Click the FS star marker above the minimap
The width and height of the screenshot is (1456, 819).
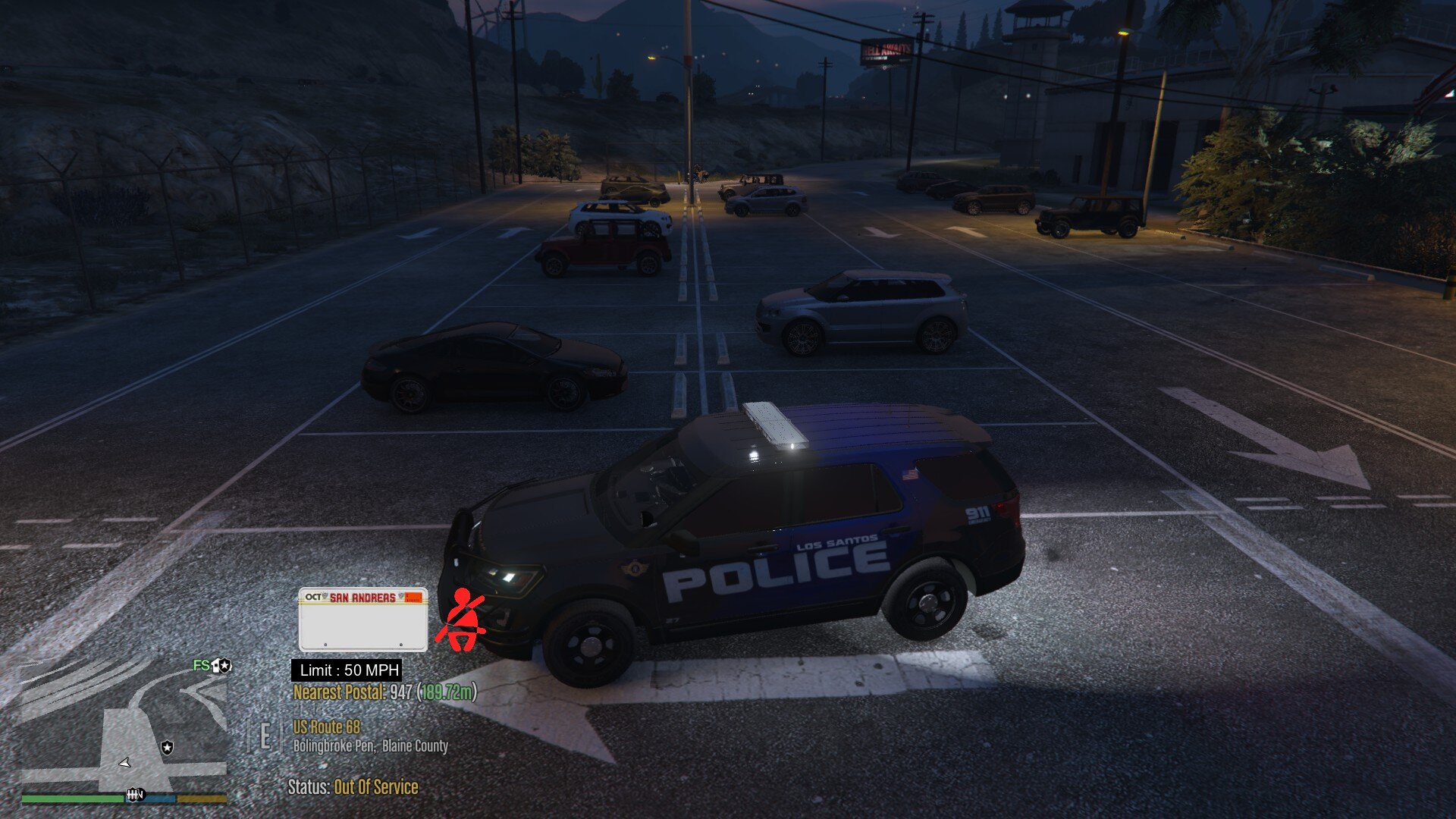point(212,665)
